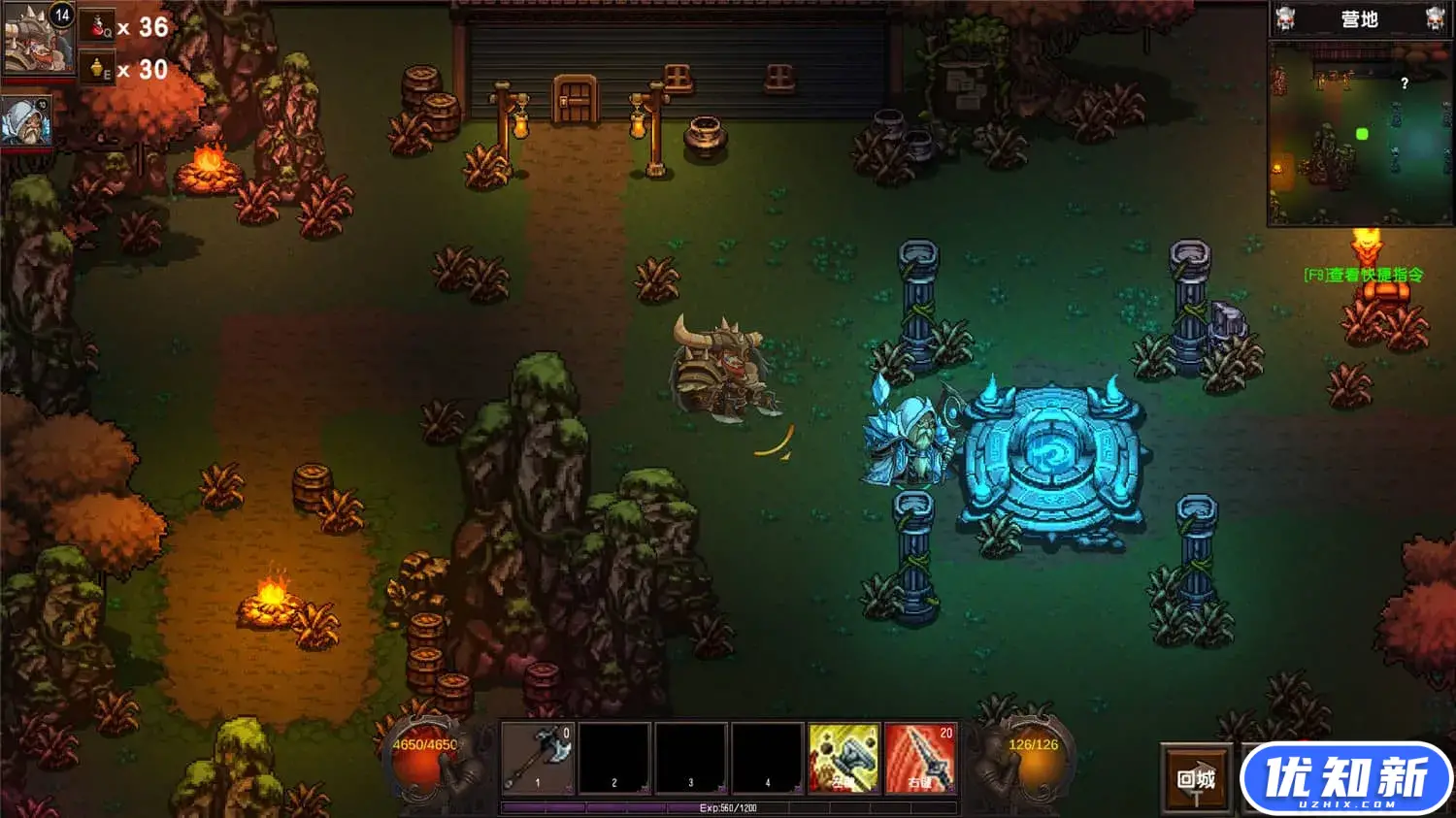Viewport: 1456px width, 818px height.
Task: Select the battle axe skill slot
Action: pos(537,757)
